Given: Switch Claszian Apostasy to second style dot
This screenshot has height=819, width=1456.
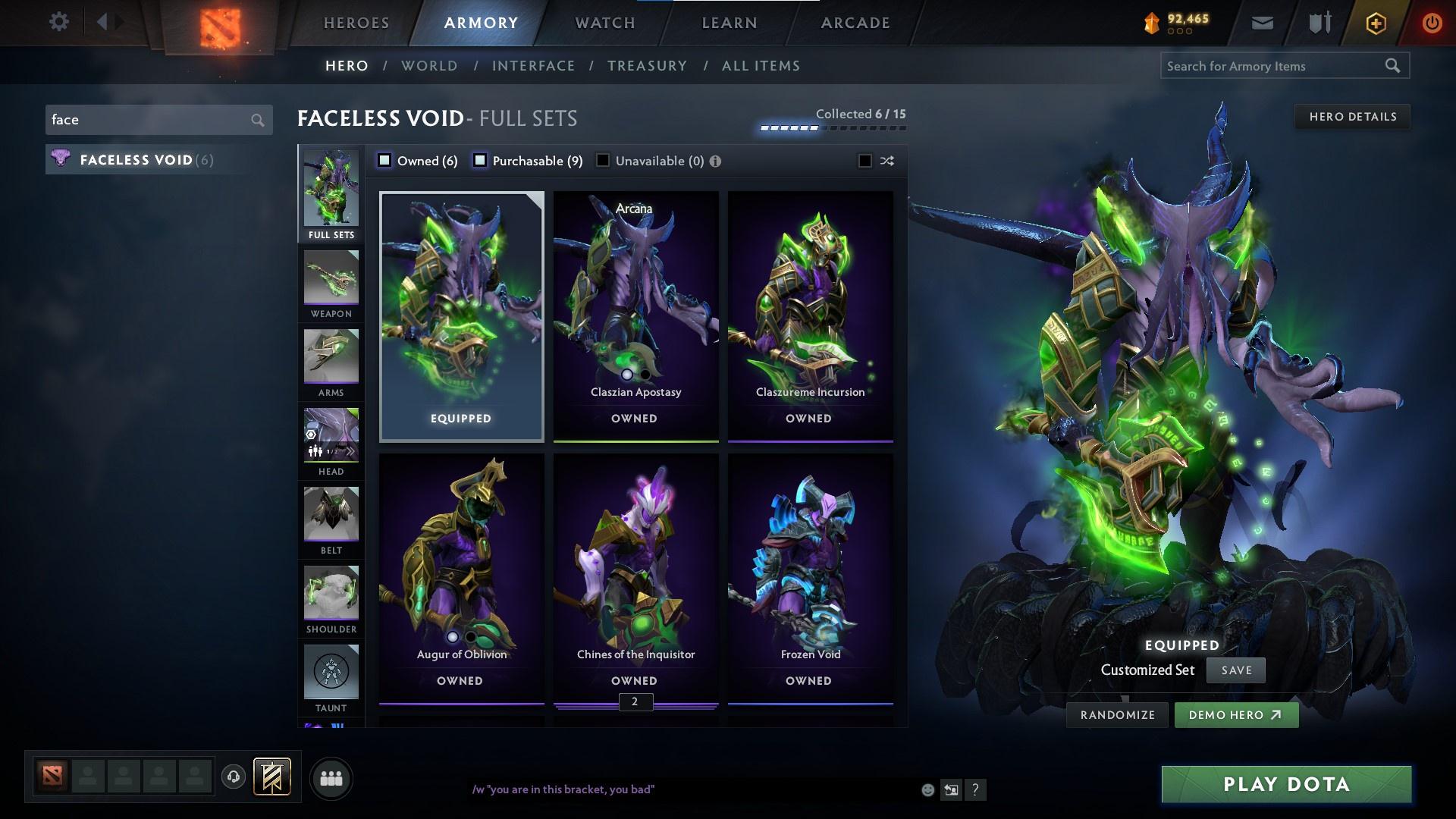Looking at the screenshot, I should point(645,375).
